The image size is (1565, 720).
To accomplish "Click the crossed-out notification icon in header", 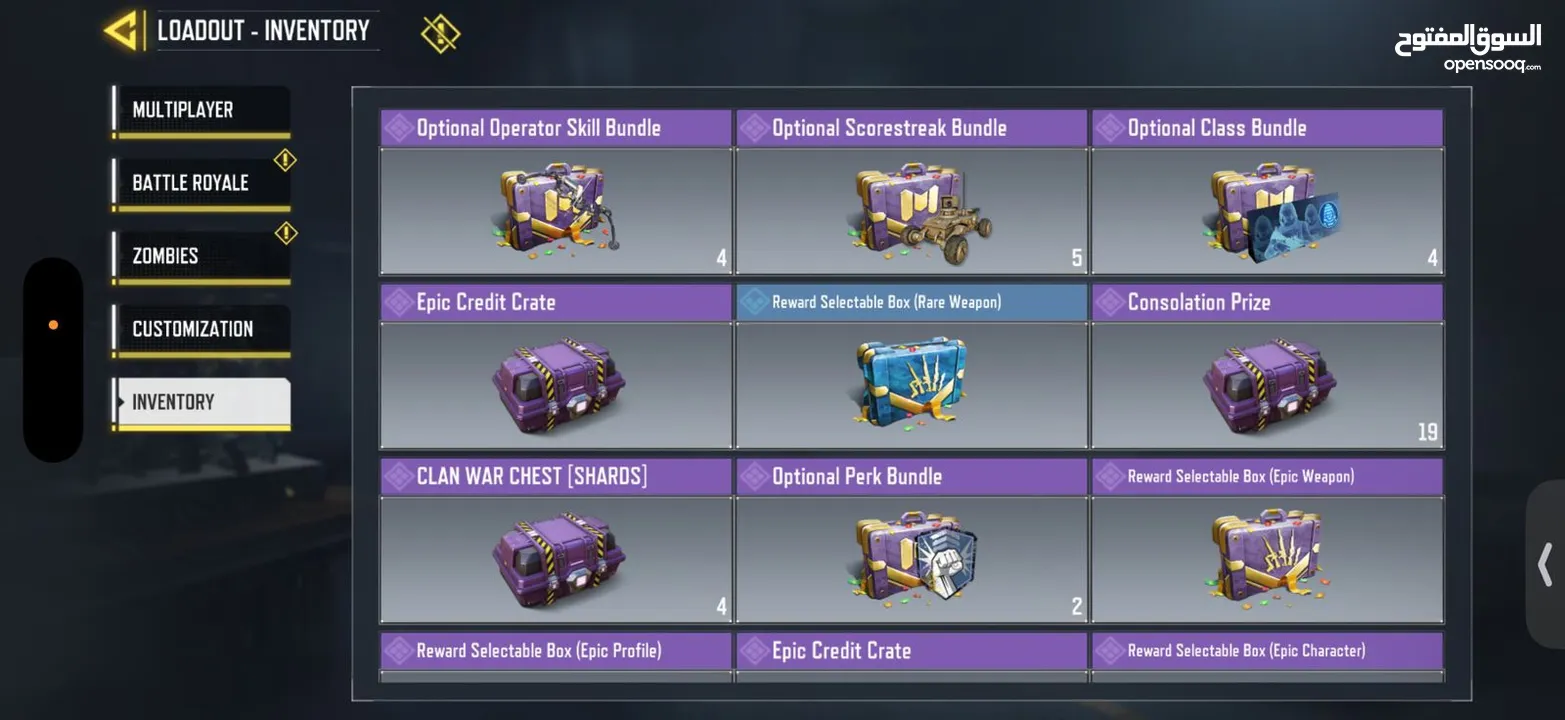I will tap(440, 30).
